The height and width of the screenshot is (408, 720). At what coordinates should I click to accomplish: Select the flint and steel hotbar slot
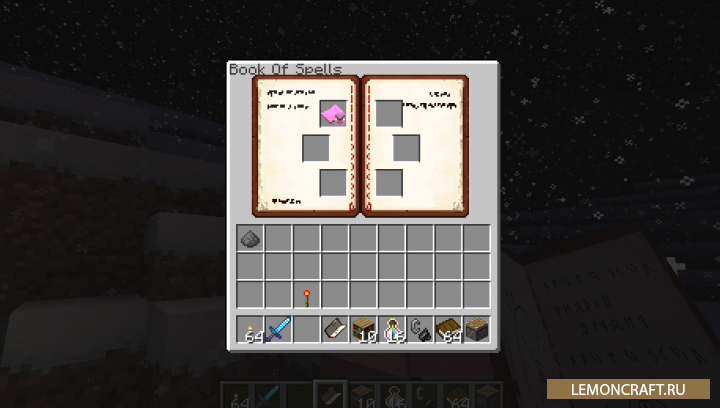[419, 329]
